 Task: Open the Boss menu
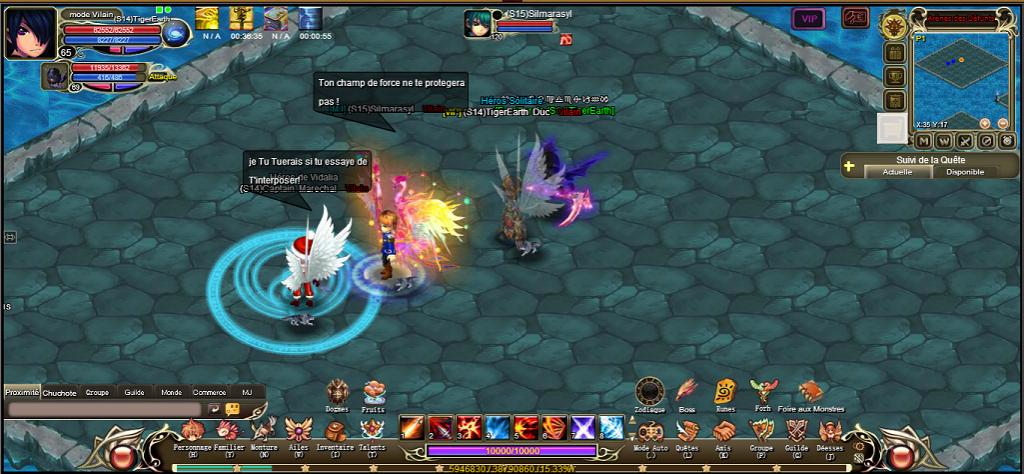pyautogui.click(x=687, y=392)
